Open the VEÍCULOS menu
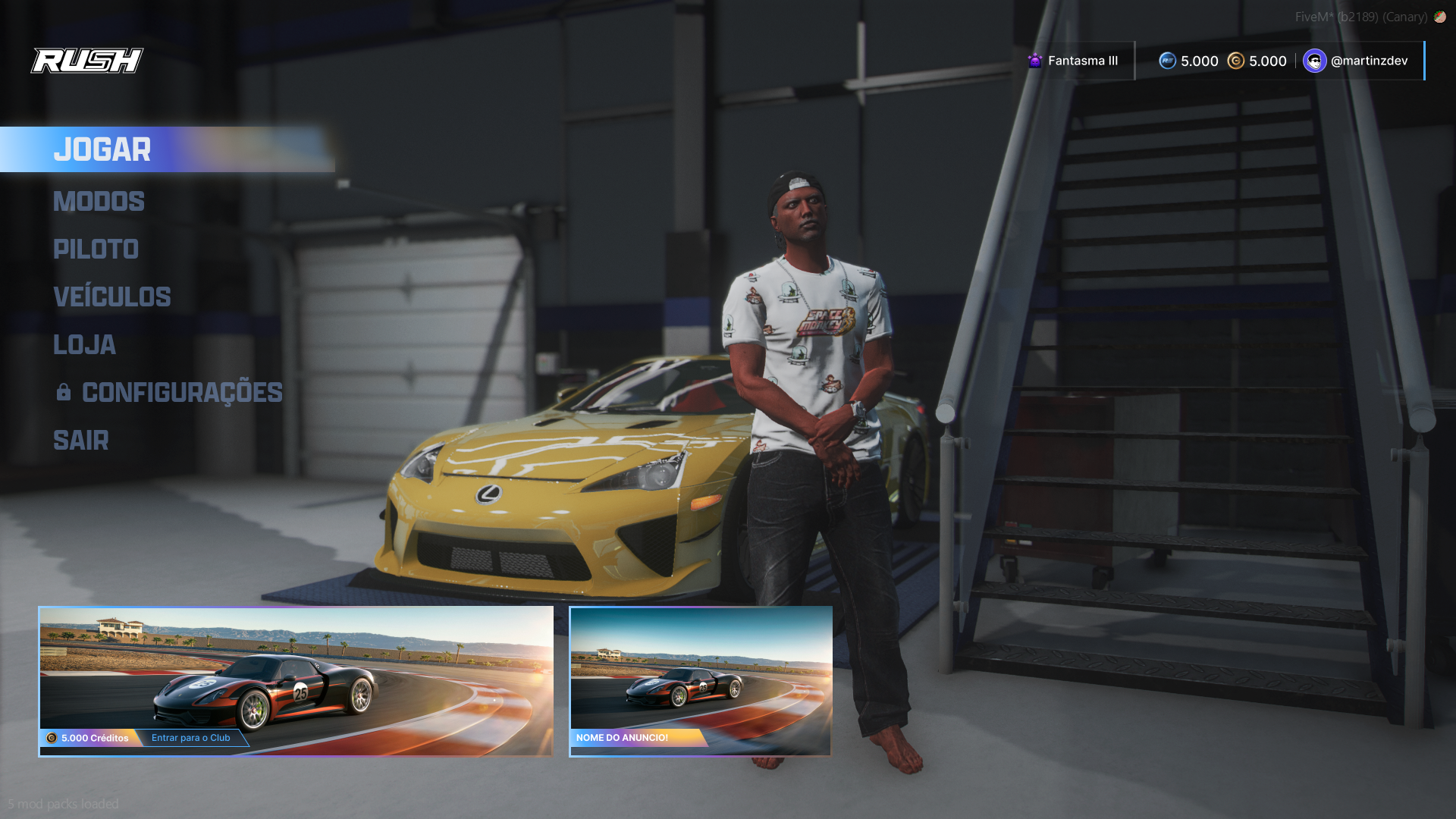This screenshot has width=1456, height=819. pos(111,297)
